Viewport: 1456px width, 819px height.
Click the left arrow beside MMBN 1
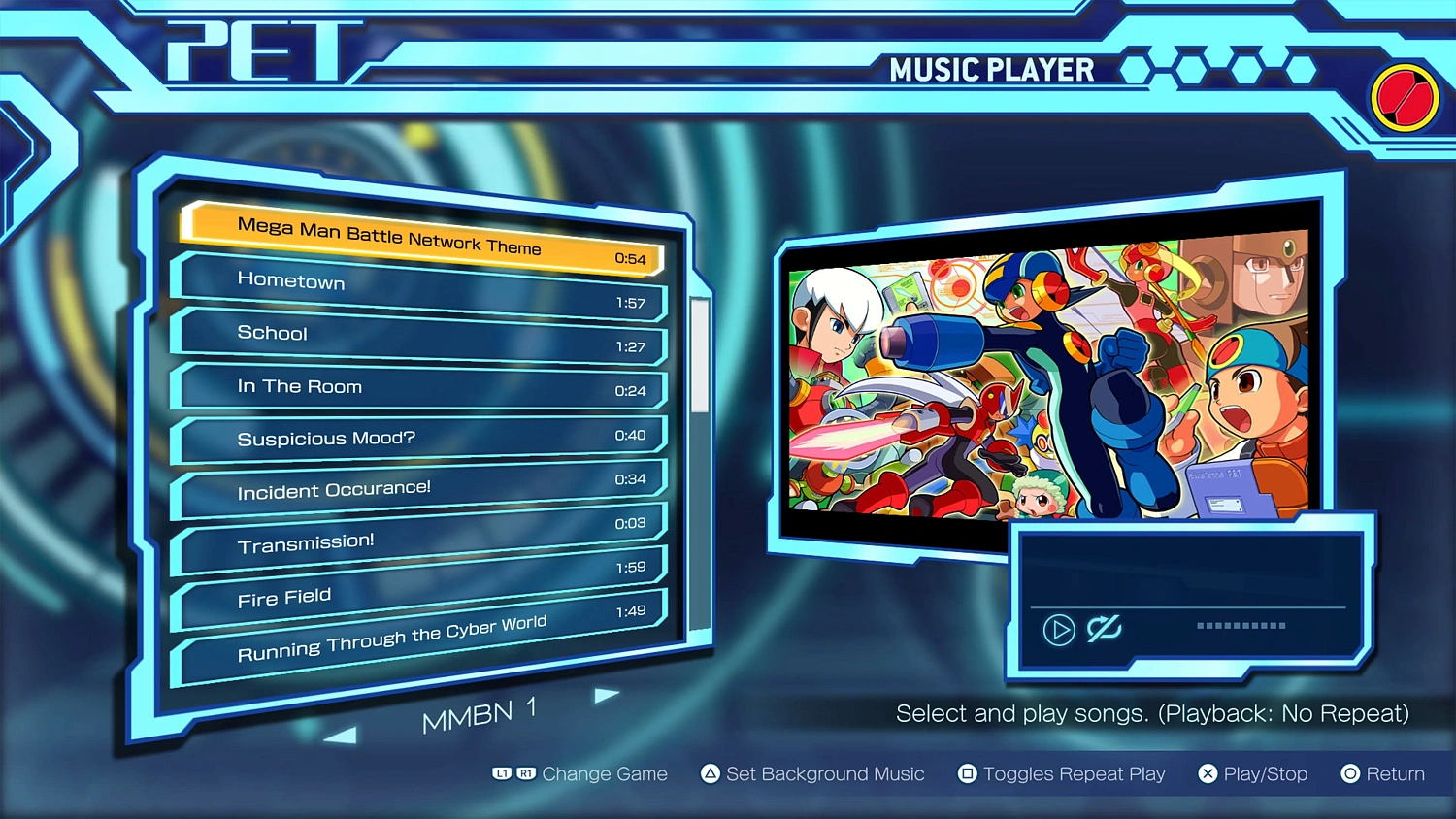pyautogui.click(x=341, y=734)
